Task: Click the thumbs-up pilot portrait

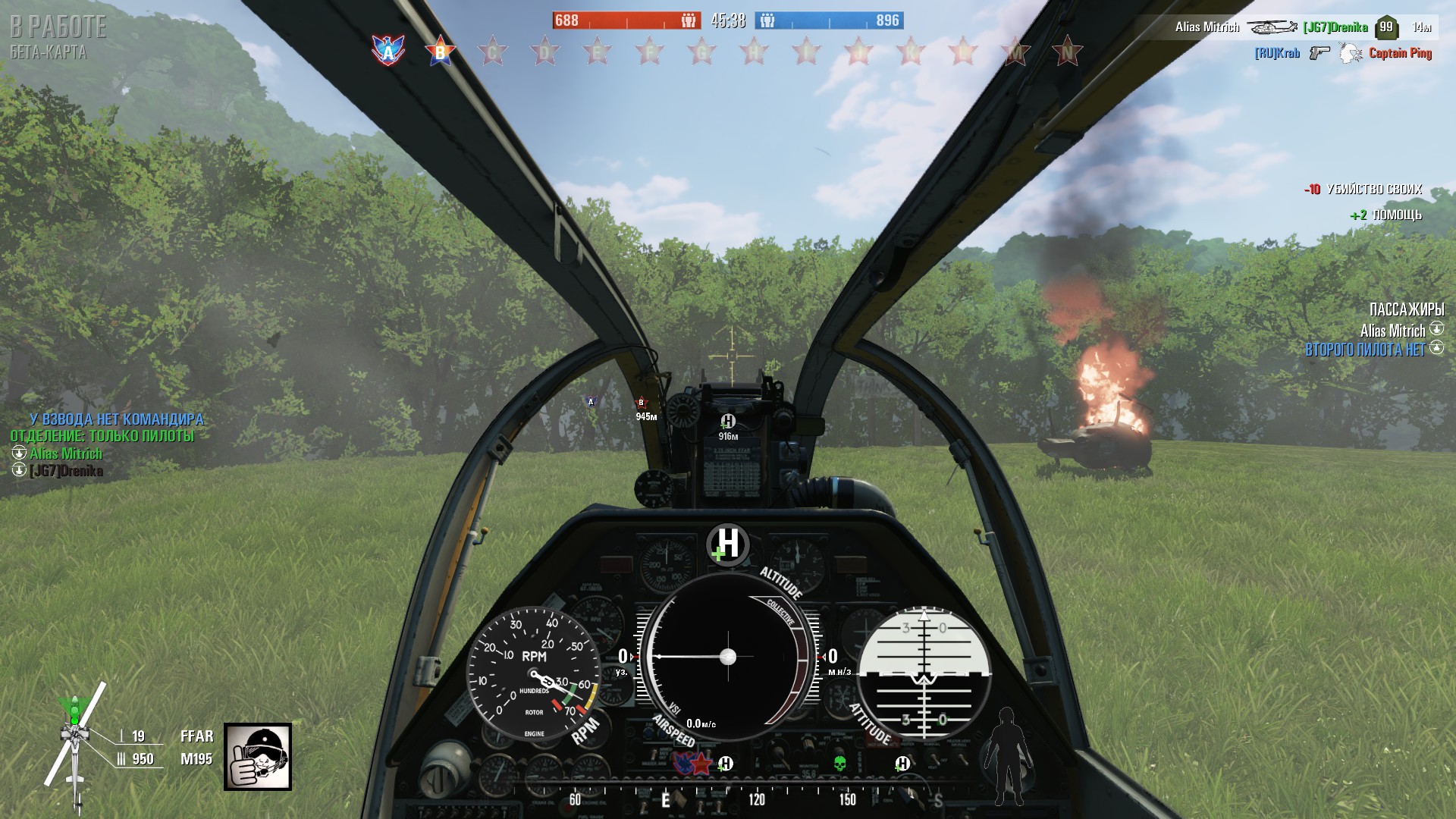Action: (x=258, y=756)
